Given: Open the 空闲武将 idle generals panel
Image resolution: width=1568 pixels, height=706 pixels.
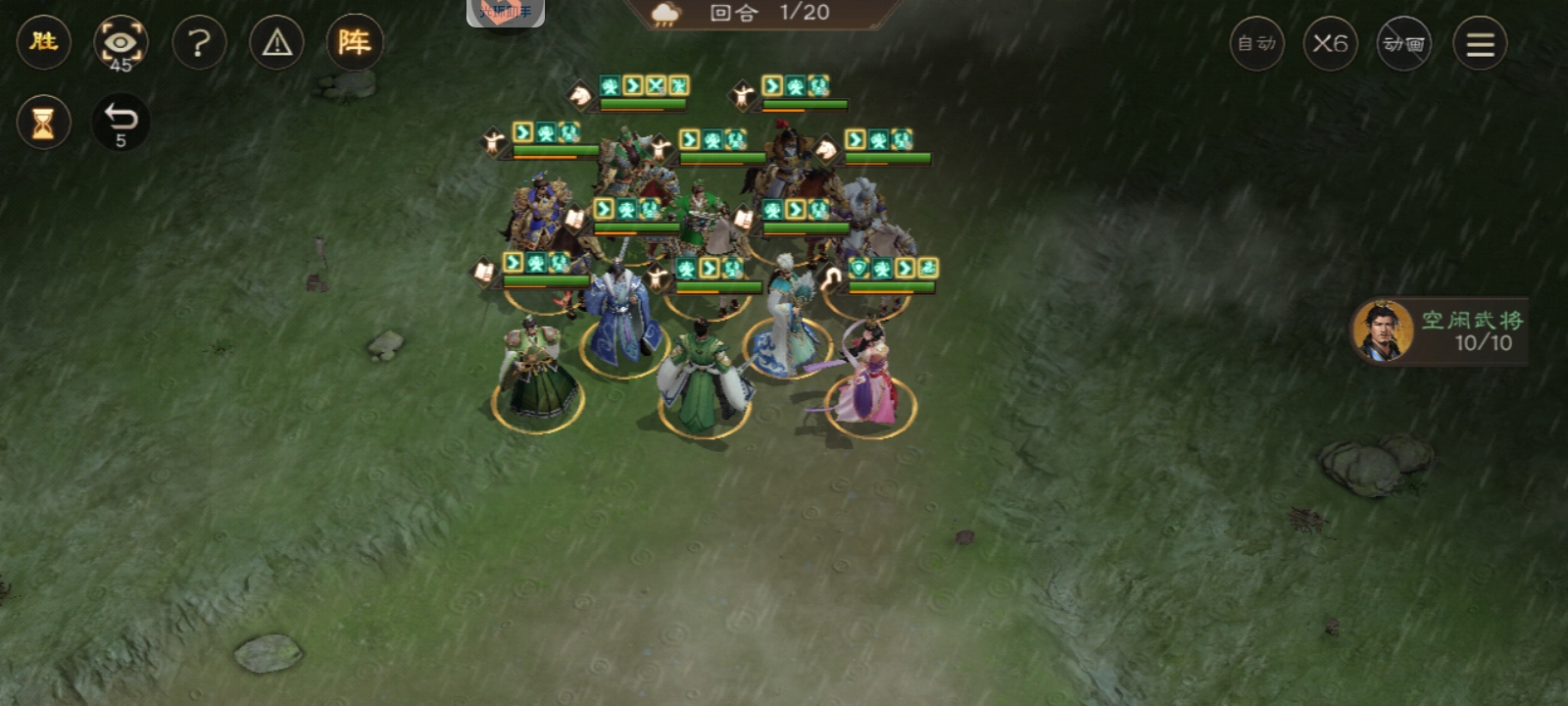Looking at the screenshot, I should click(x=1439, y=331).
